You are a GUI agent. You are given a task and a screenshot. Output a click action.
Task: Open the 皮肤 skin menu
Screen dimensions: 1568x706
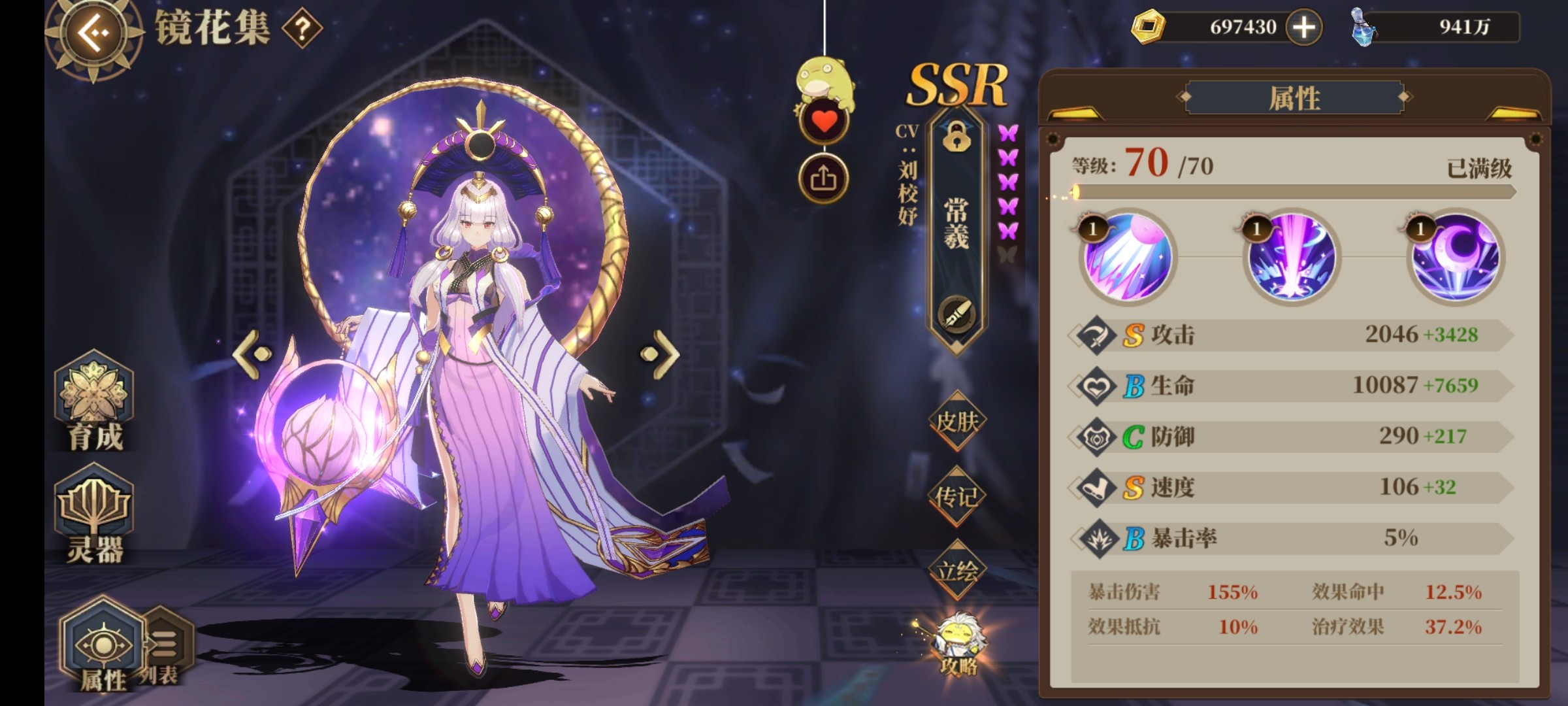[956, 422]
